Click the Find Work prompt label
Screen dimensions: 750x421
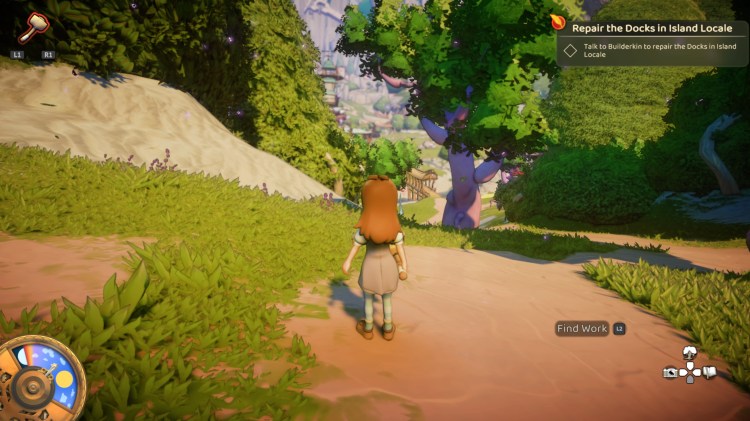582,328
